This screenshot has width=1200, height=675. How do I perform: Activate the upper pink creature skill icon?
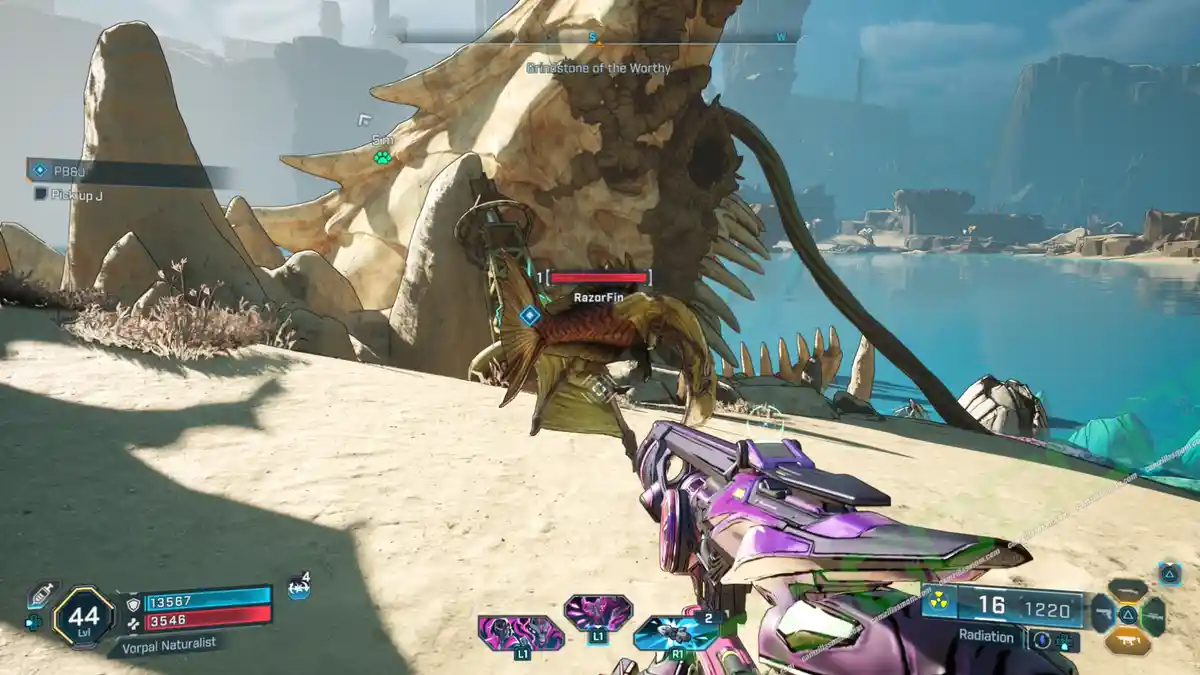point(597,611)
